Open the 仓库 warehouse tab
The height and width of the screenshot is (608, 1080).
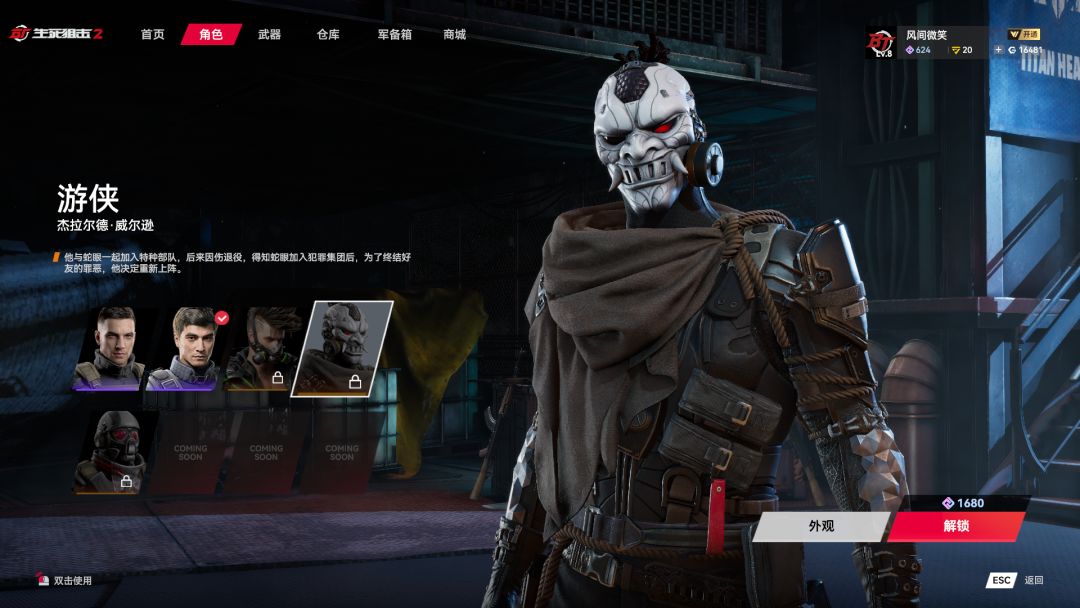328,35
